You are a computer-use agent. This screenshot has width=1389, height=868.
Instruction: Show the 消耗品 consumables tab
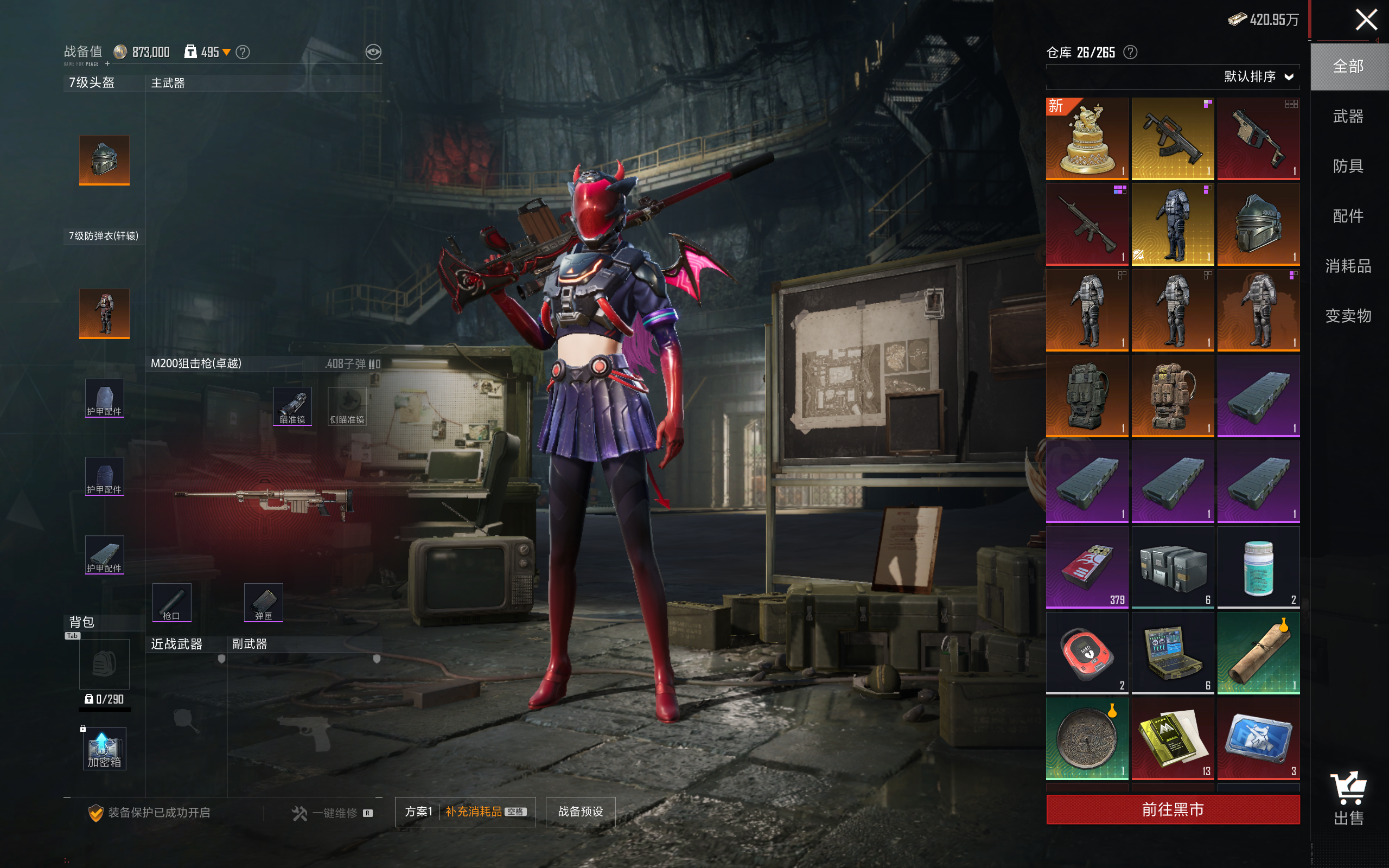[x=1348, y=266]
